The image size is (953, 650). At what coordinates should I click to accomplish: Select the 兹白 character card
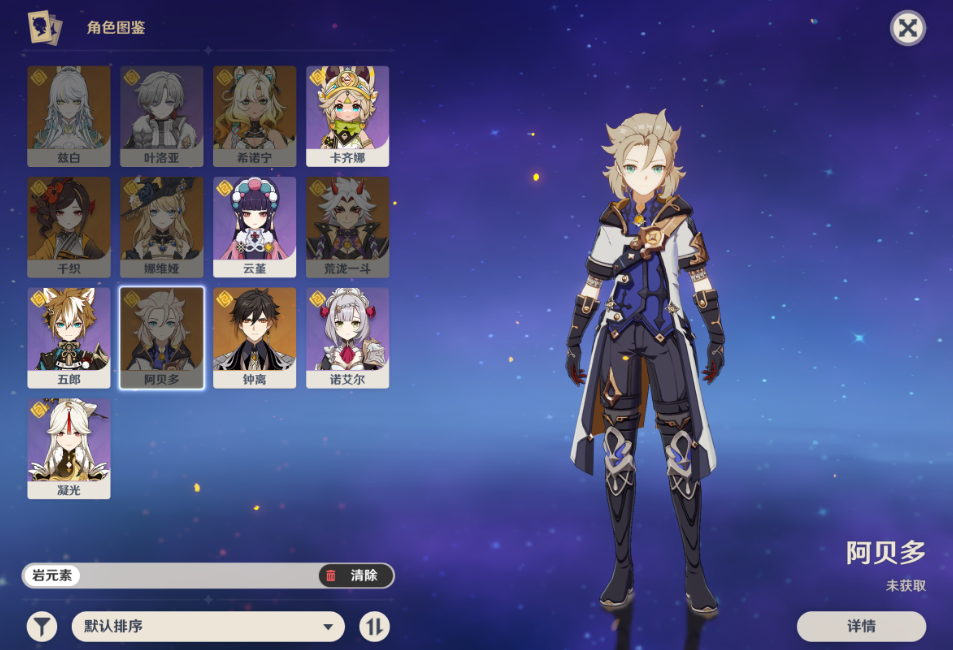(69, 116)
